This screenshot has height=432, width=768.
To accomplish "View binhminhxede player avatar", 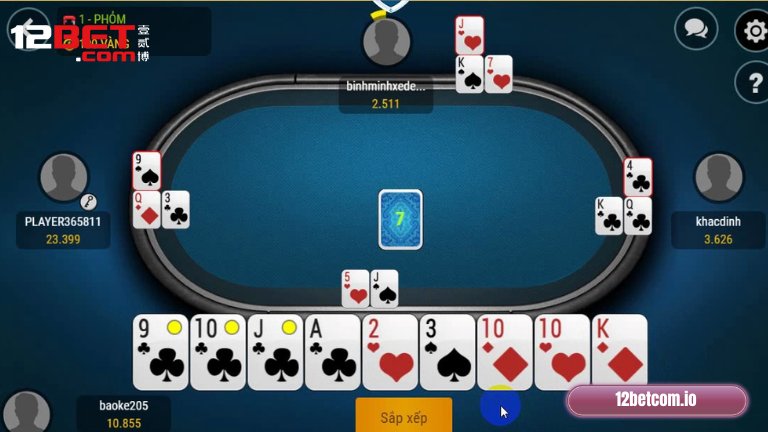I will 386,42.
